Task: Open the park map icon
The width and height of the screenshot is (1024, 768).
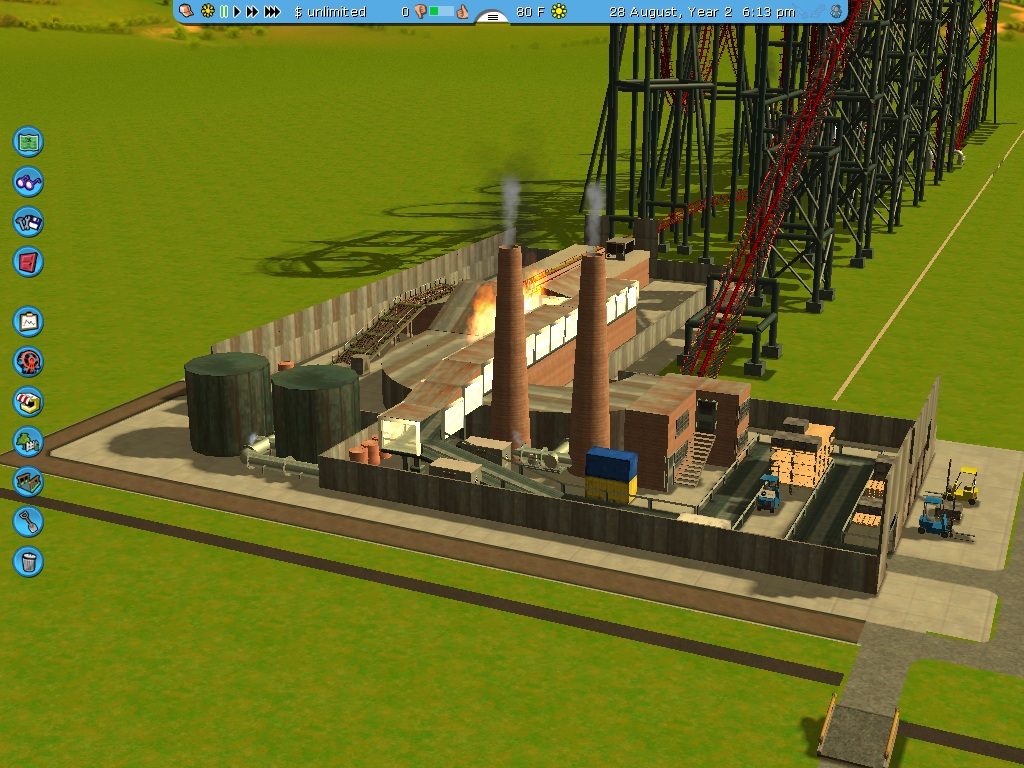Action: tap(28, 141)
